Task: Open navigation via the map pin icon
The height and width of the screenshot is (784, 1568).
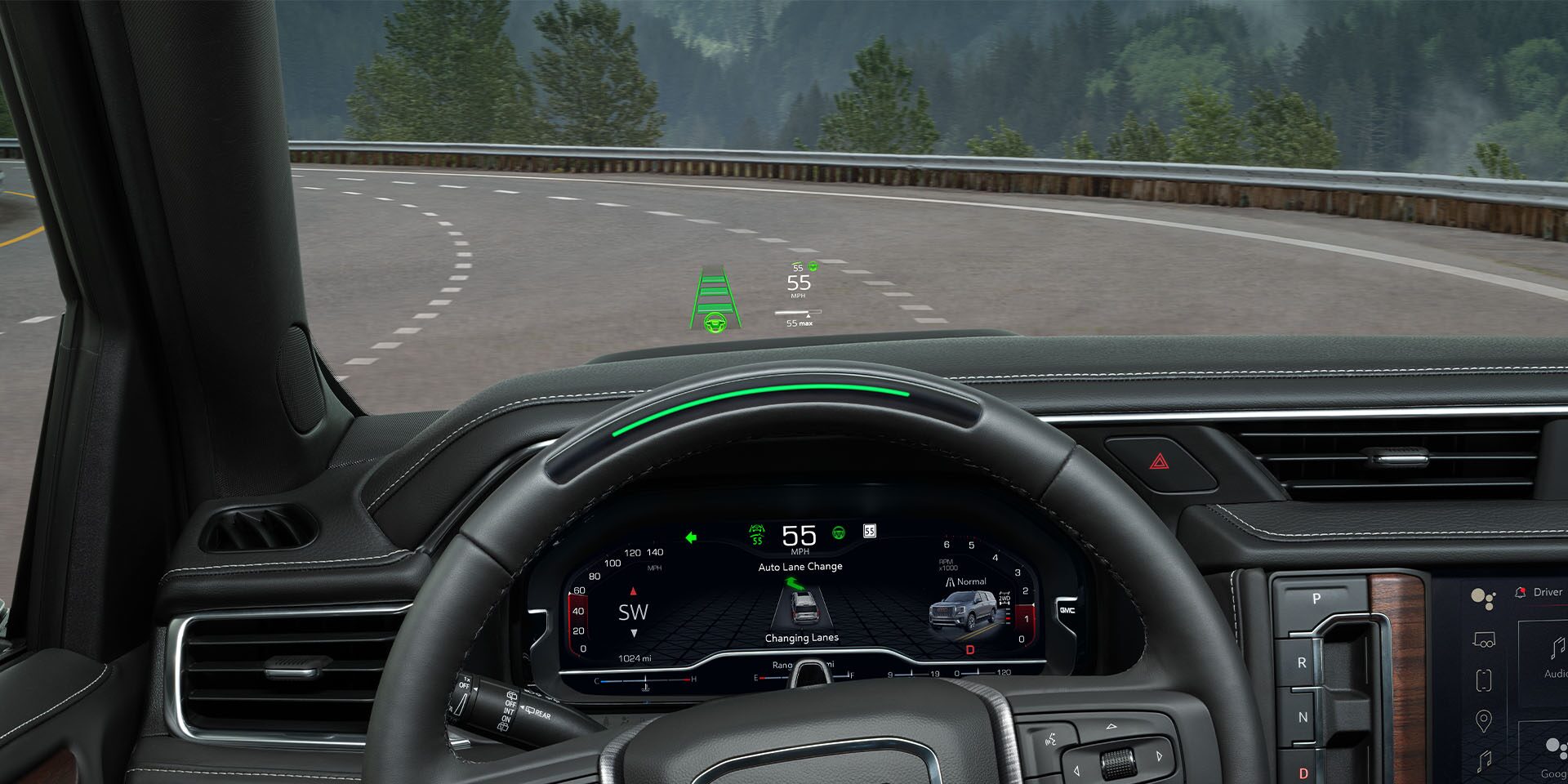Action: click(x=1483, y=721)
